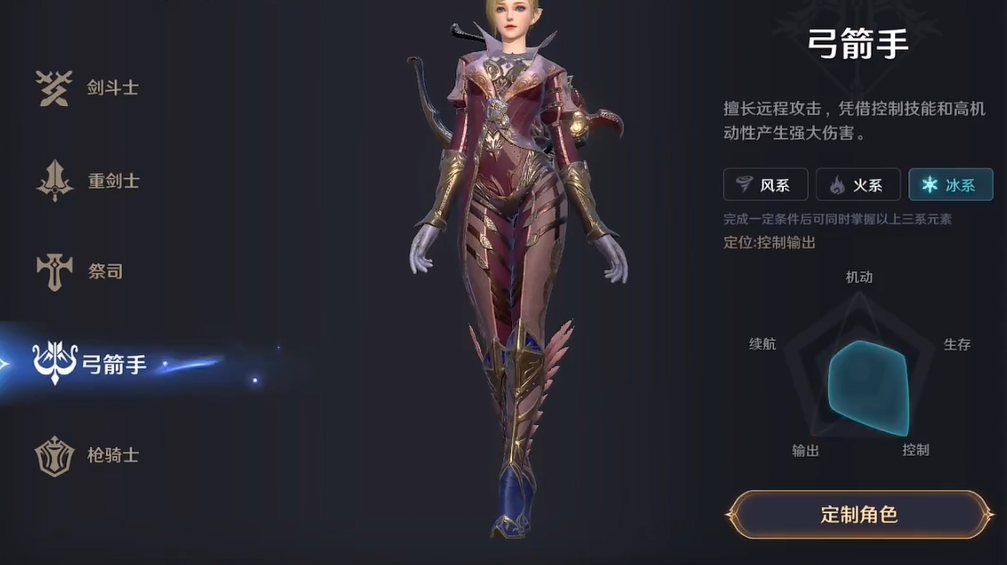The image size is (1007, 565).
Task: Select the 火系 fire element
Action: tap(858, 185)
